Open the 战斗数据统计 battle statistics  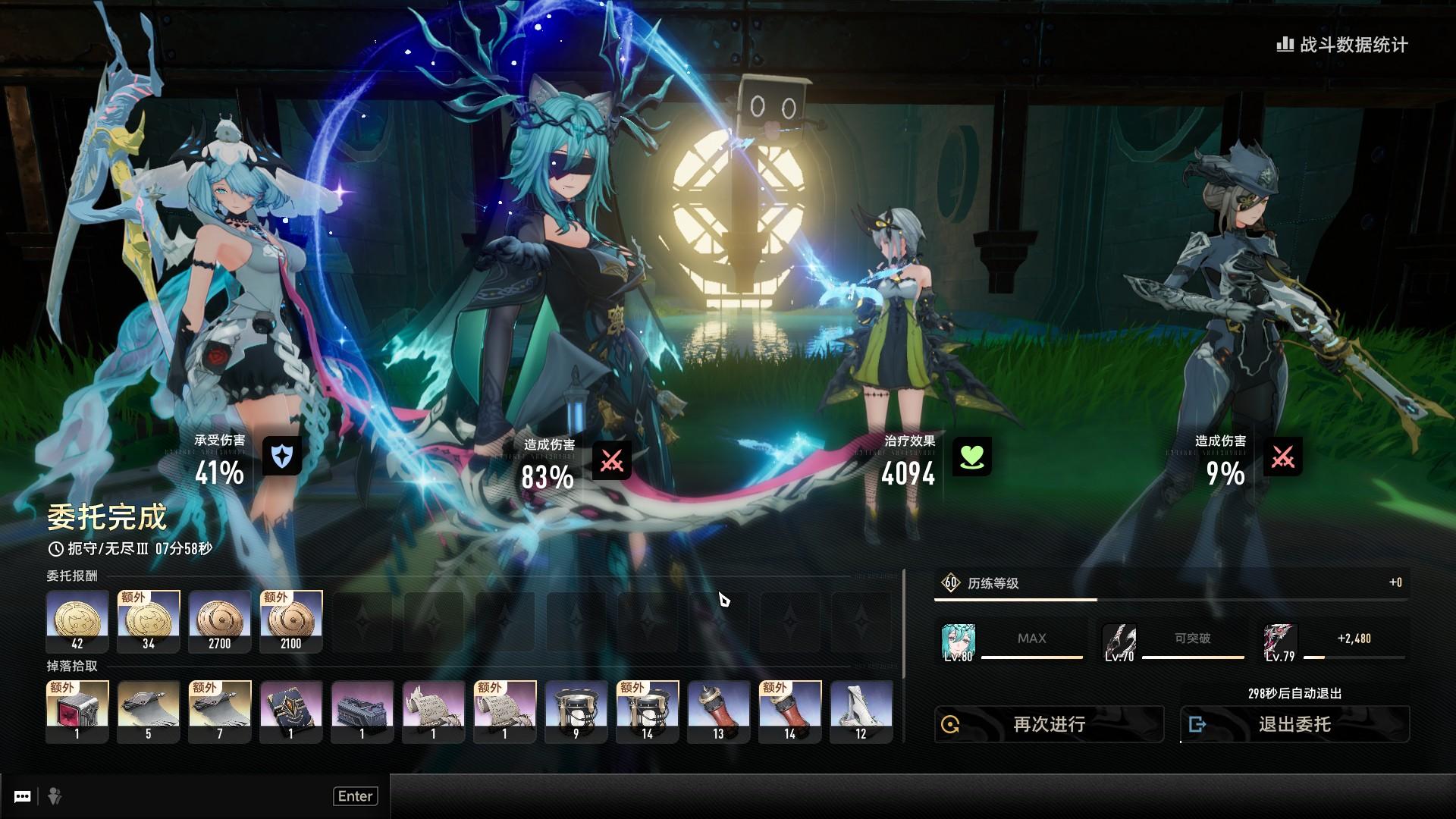[x=1343, y=45]
